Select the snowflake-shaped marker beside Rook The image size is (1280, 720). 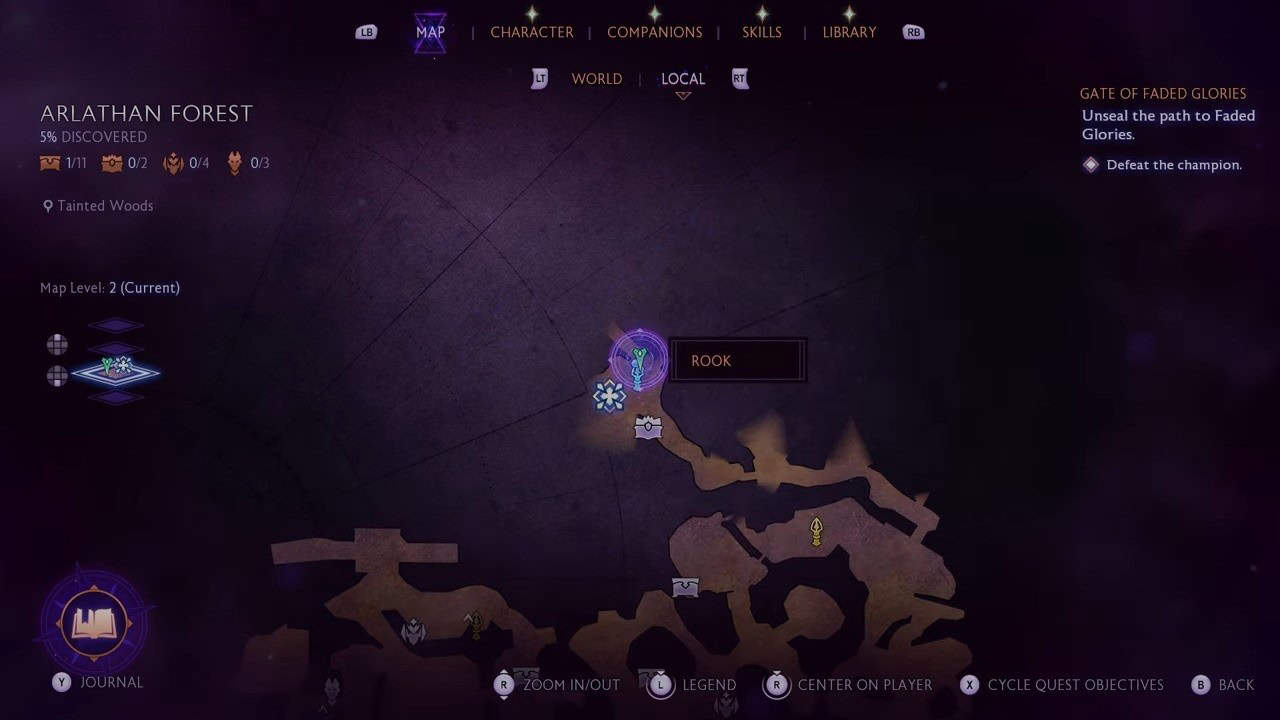coord(609,396)
